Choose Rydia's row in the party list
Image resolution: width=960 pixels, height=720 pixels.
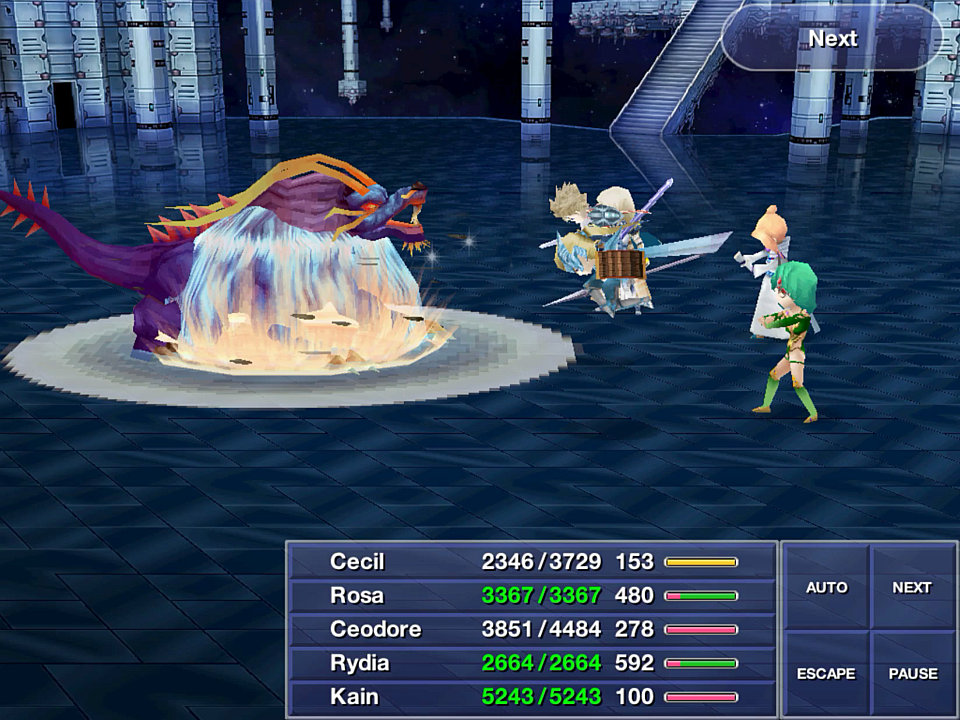pyautogui.click(x=532, y=663)
